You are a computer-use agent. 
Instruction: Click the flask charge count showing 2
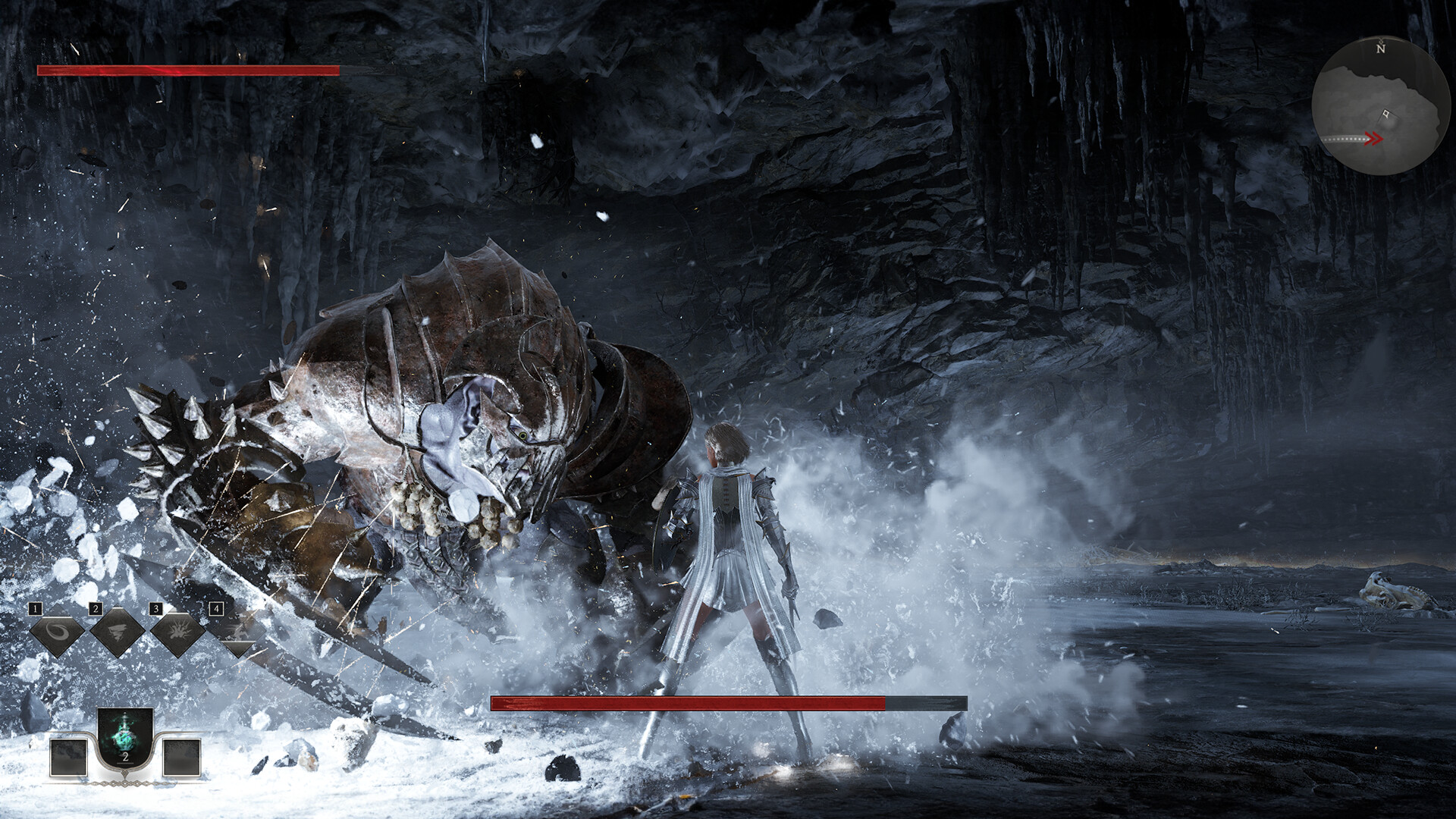point(126,758)
